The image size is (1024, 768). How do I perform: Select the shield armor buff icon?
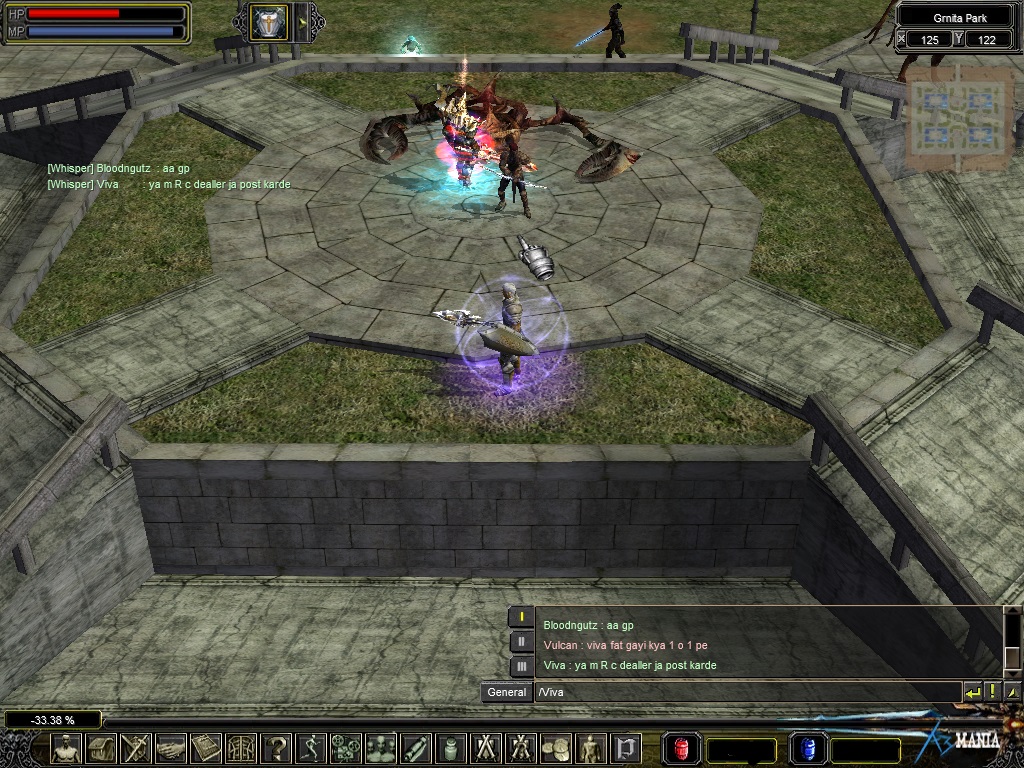(268, 23)
